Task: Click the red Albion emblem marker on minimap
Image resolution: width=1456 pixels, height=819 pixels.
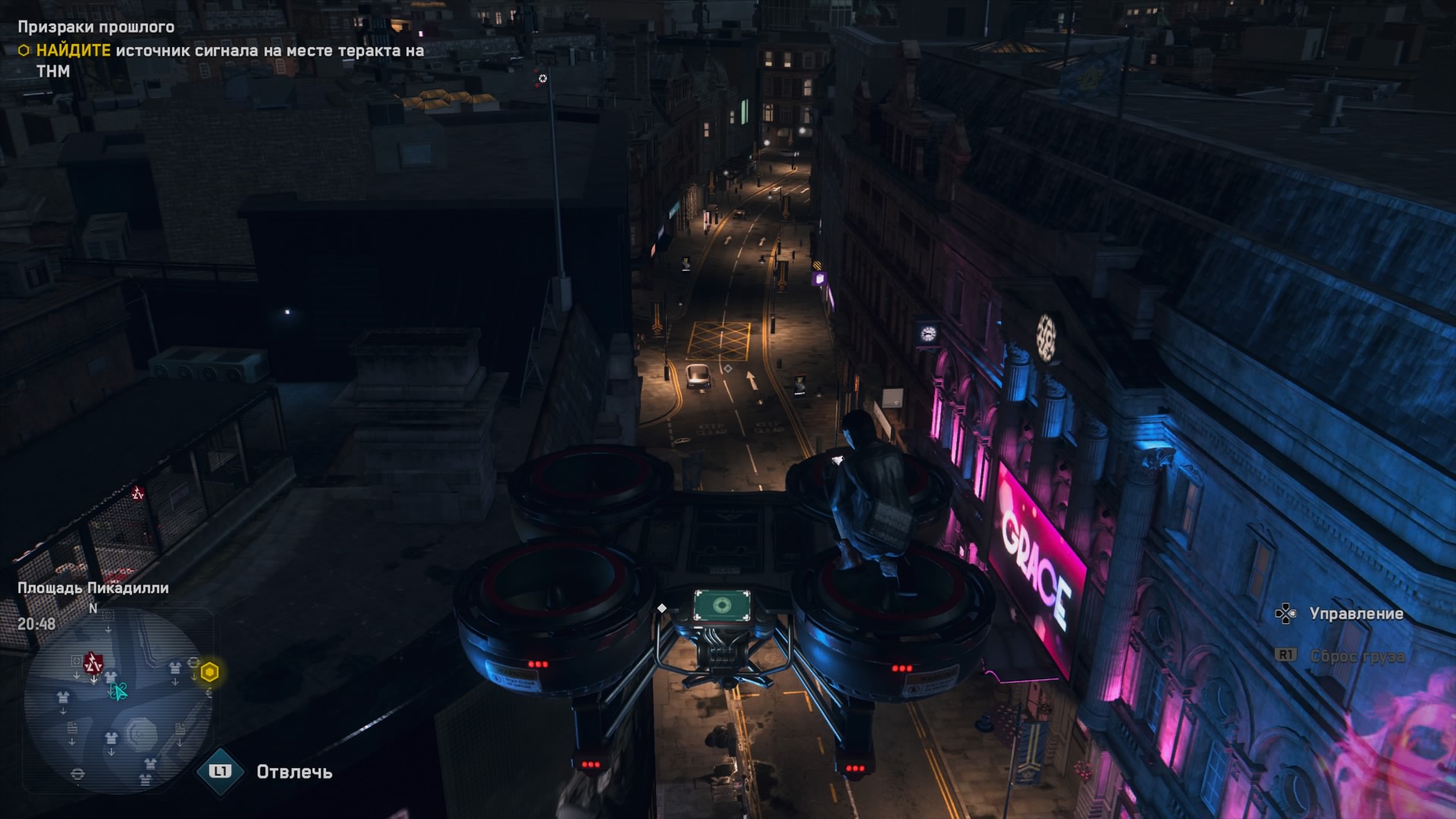Action: click(x=93, y=664)
